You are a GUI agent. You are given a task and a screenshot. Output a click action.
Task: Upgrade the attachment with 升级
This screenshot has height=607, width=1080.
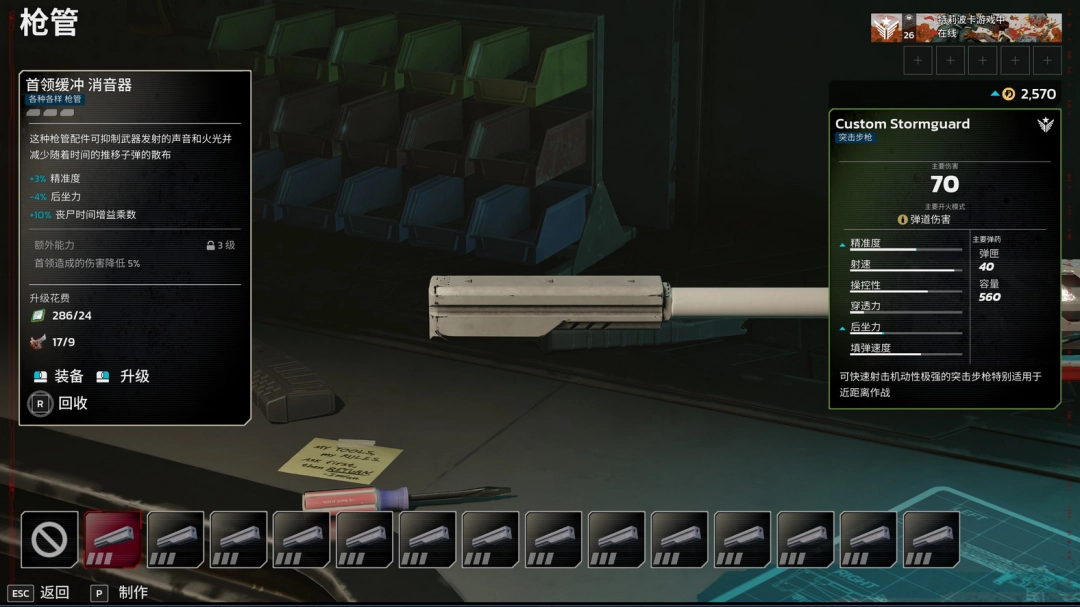point(123,376)
